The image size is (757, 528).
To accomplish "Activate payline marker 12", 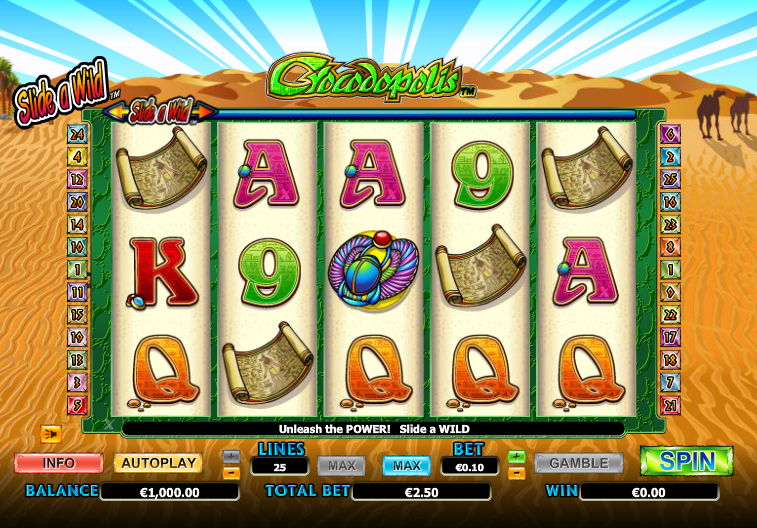I will (x=77, y=179).
